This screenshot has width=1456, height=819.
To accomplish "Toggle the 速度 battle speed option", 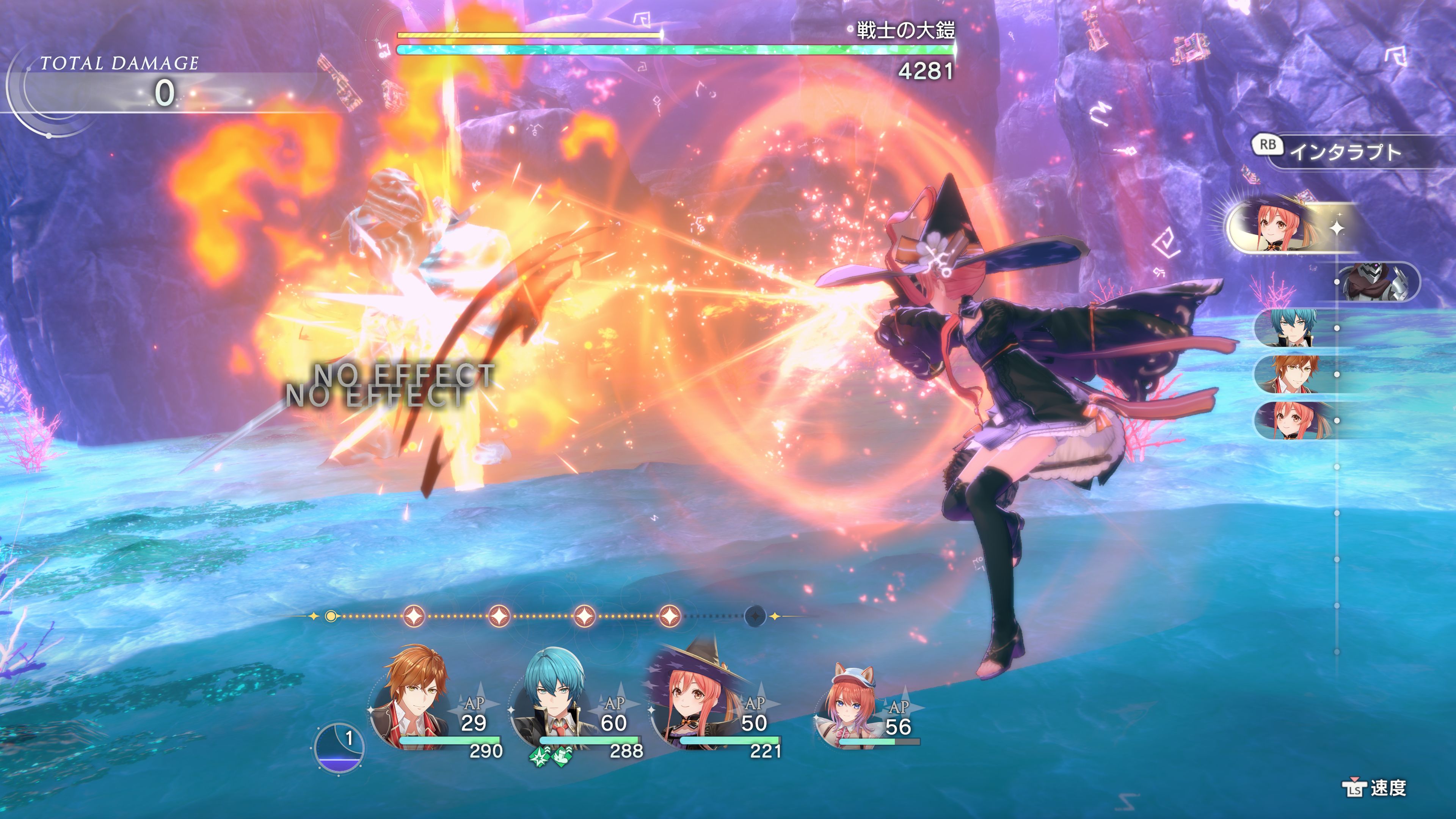I will (x=1374, y=788).
